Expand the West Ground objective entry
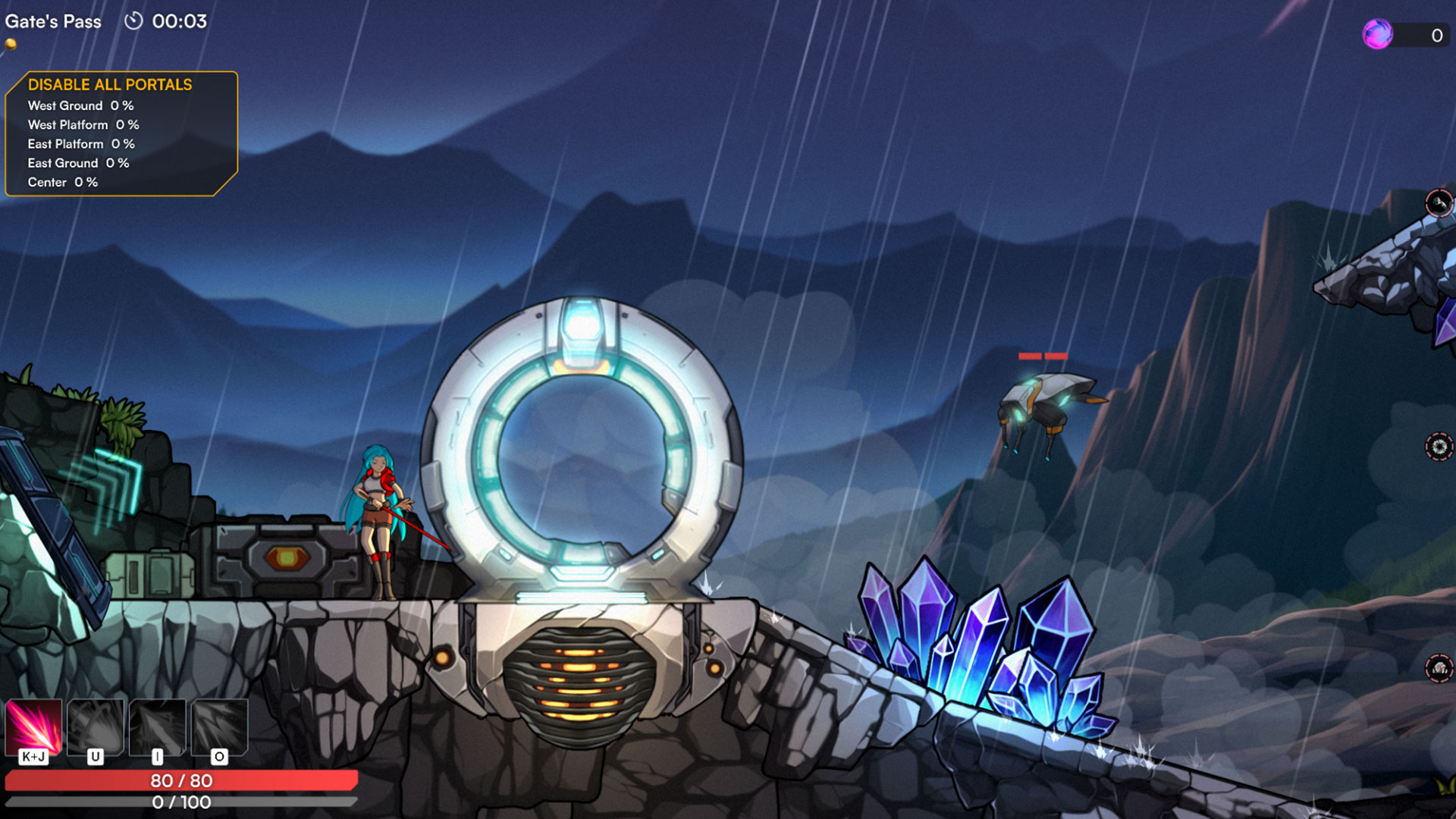 click(80, 106)
